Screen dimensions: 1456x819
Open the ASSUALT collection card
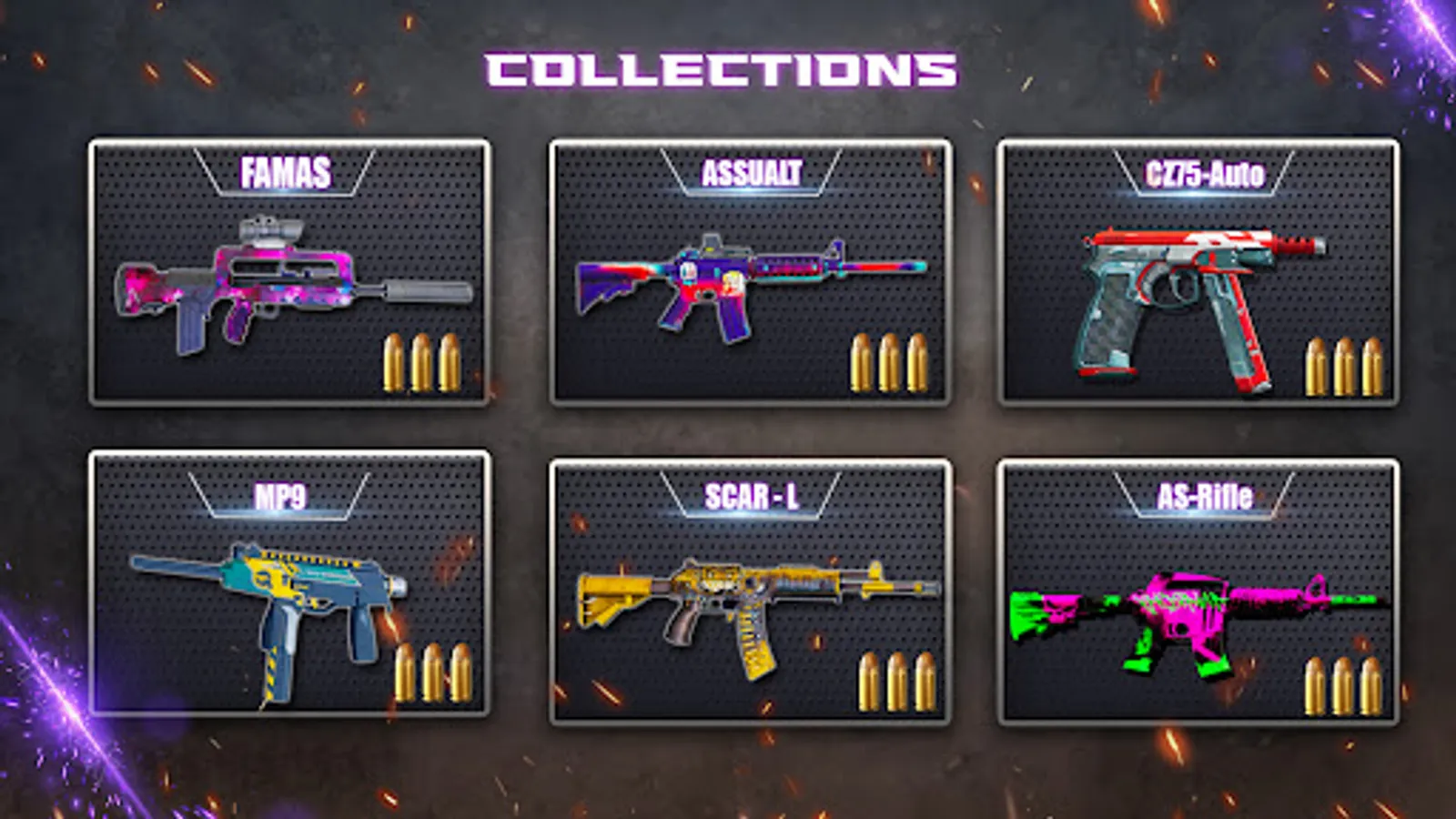pyautogui.click(x=750, y=268)
